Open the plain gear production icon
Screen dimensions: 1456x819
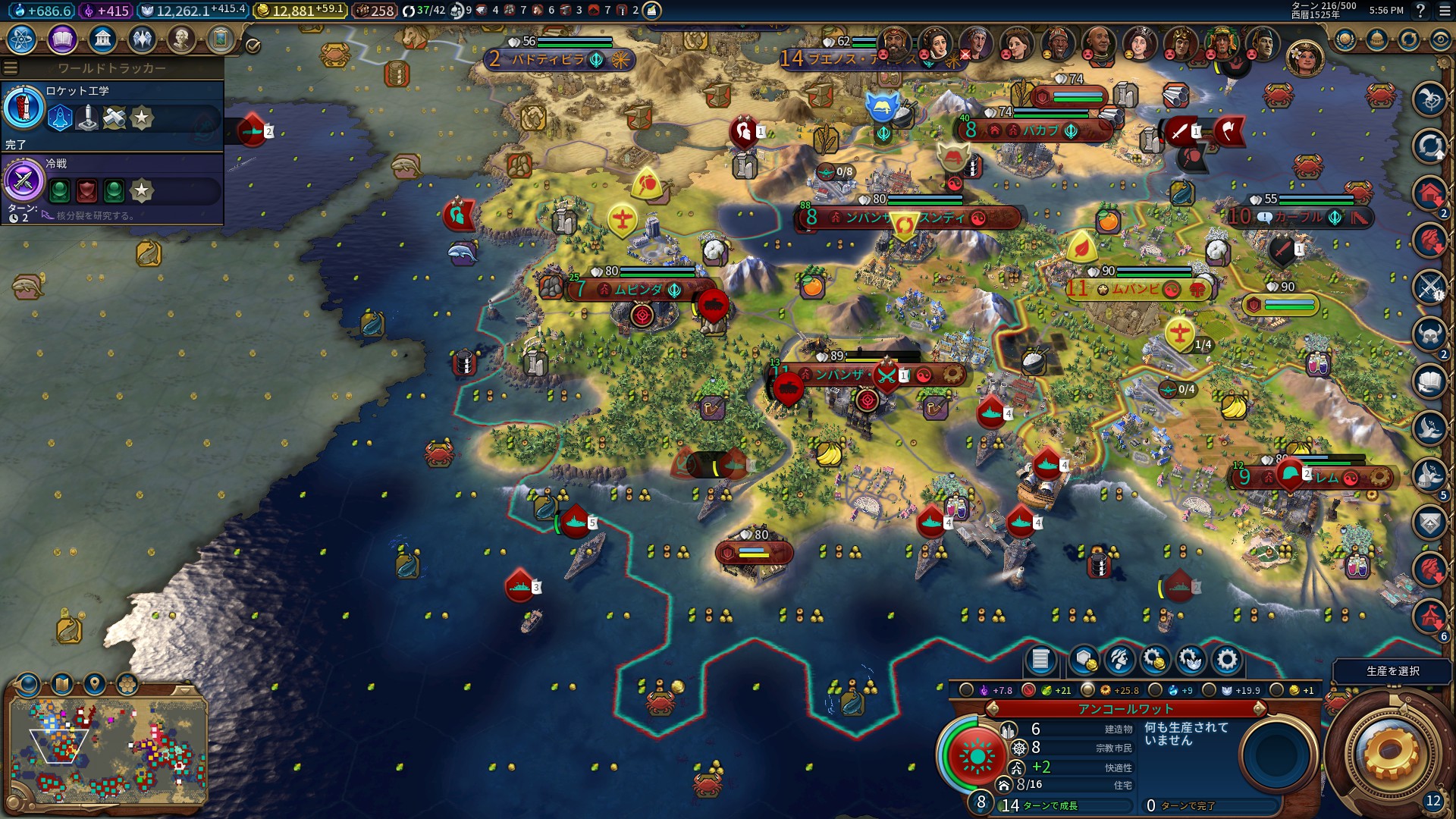[1226, 661]
